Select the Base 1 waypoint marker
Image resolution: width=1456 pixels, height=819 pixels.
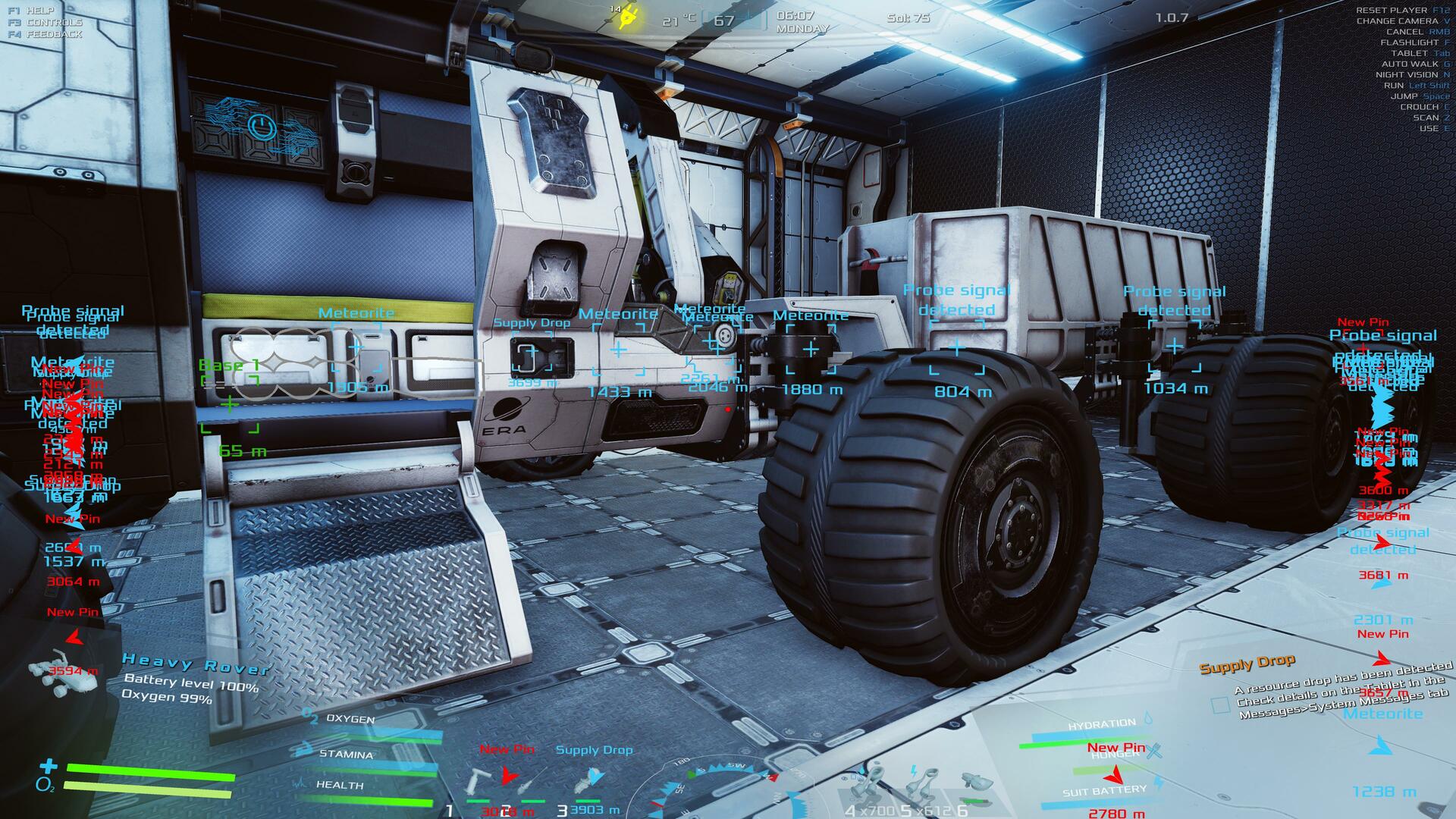(x=230, y=403)
